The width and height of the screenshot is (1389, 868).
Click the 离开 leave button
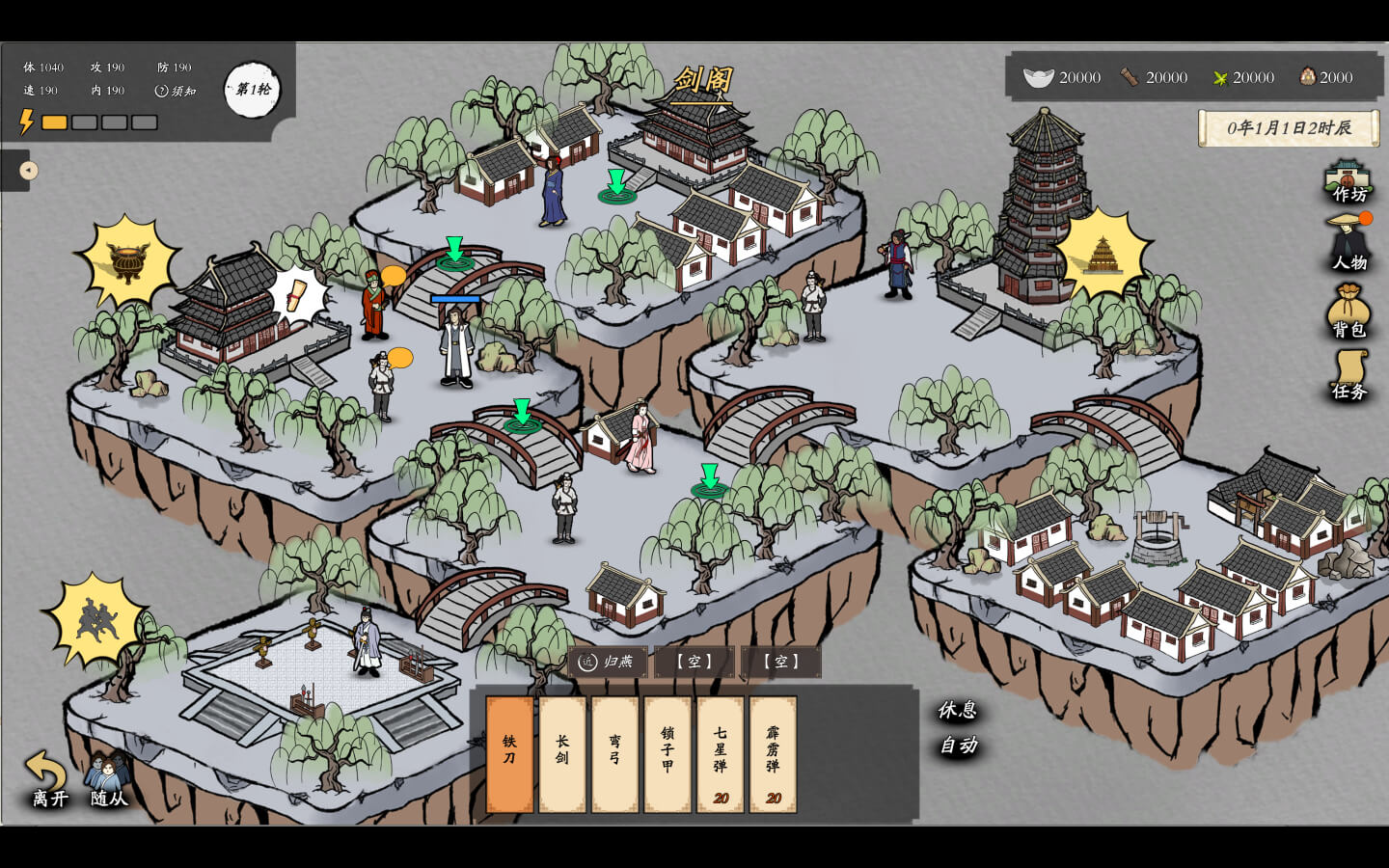48,779
